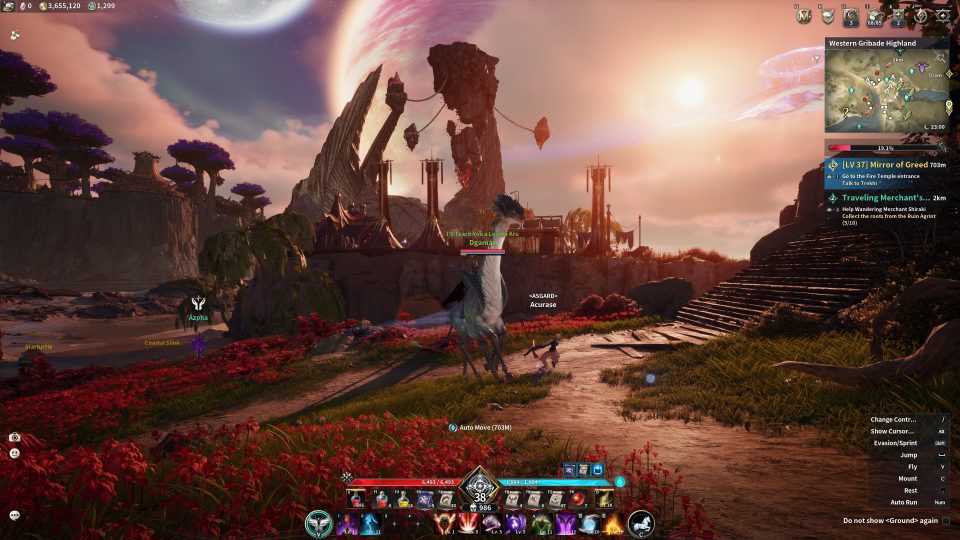Open the camera screenshot icon
Screen dimensions: 960x540
click(15, 437)
